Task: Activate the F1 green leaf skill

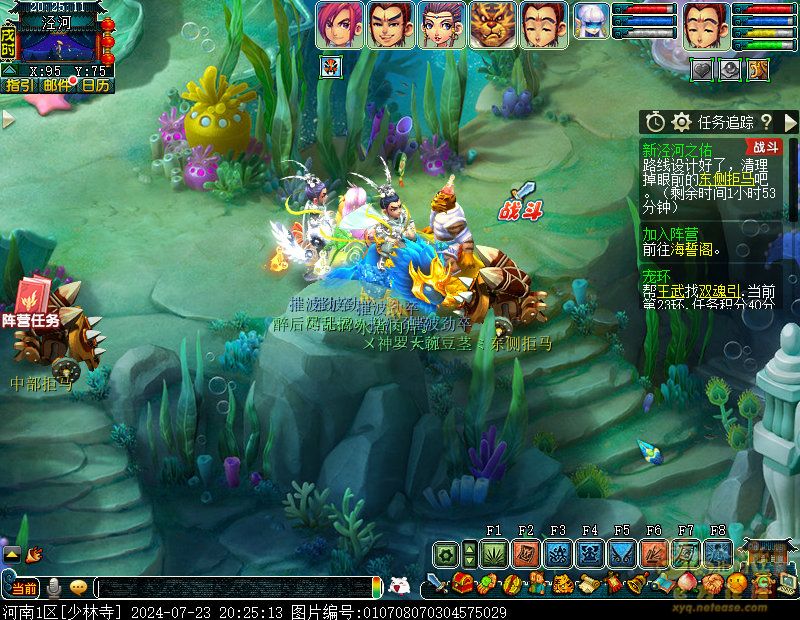Action: 493,553
